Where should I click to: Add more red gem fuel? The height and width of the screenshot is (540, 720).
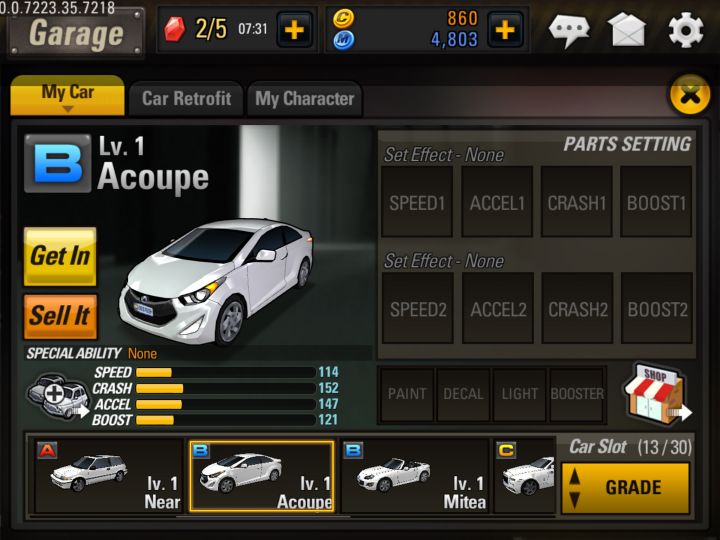(x=293, y=30)
